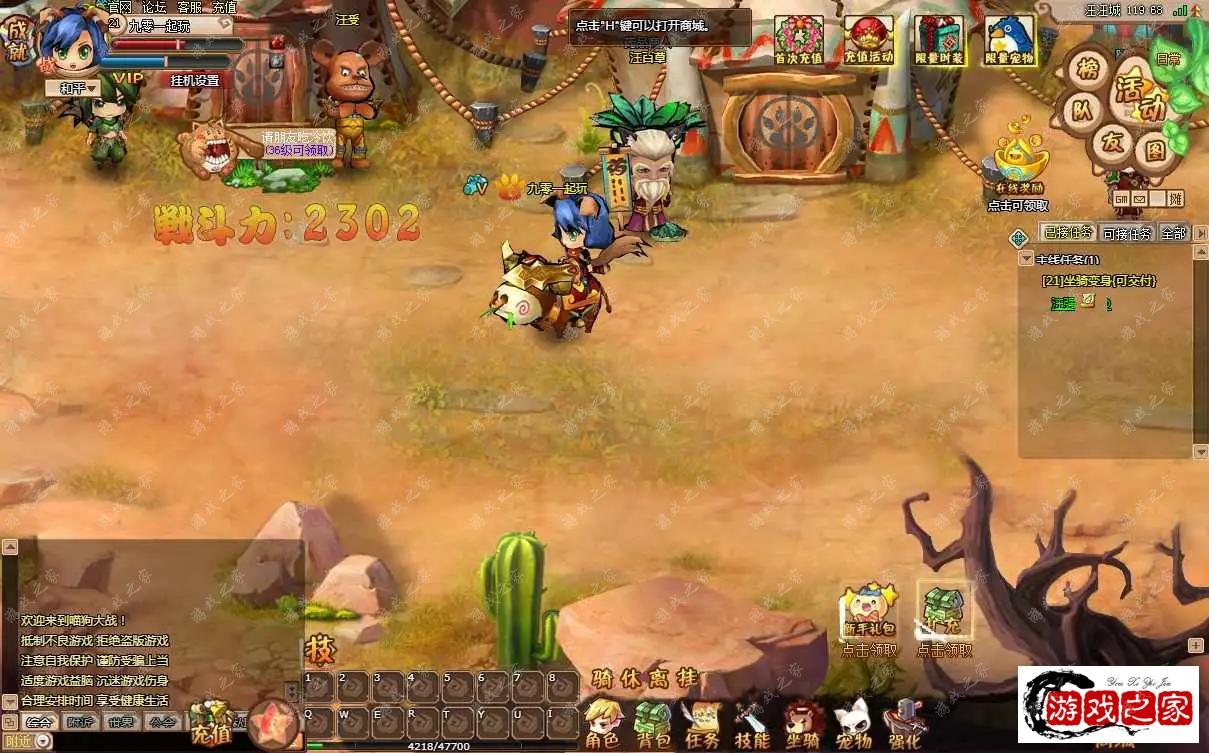Open the 强化 enhancement menu

point(904,726)
